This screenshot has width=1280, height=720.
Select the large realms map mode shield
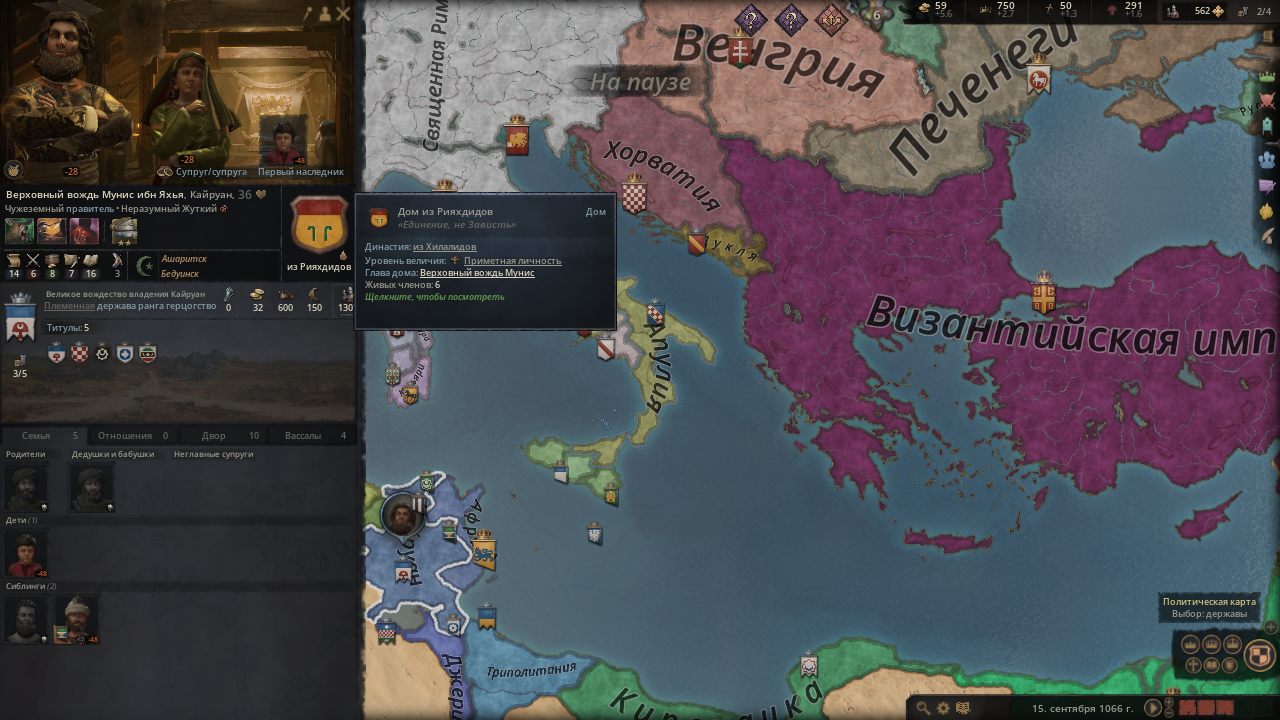point(1258,653)
